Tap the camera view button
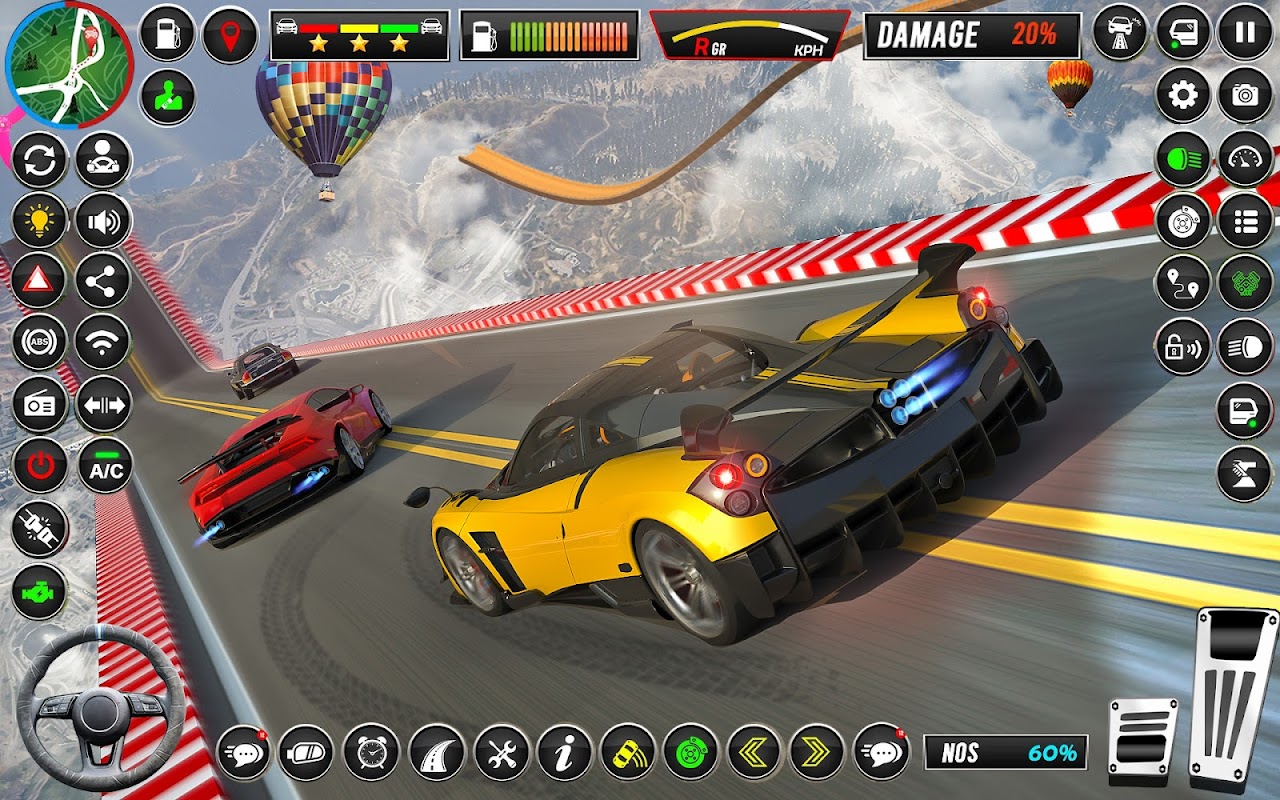 pos(1245,96)
